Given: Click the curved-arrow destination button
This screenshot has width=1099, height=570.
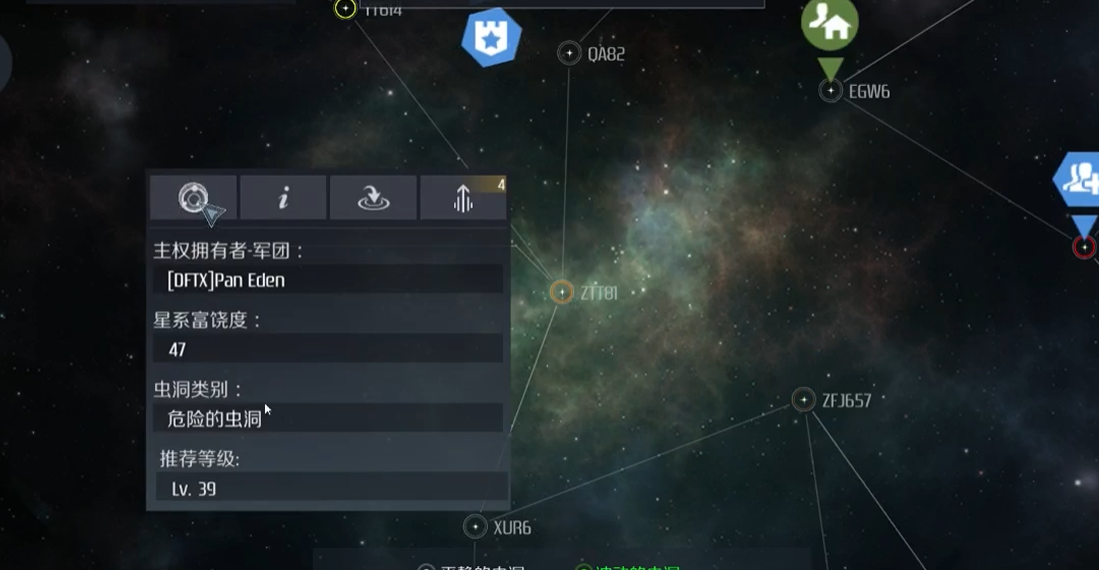Looking at the screenshot, I should pyautogui.click(x=373, y=197).
